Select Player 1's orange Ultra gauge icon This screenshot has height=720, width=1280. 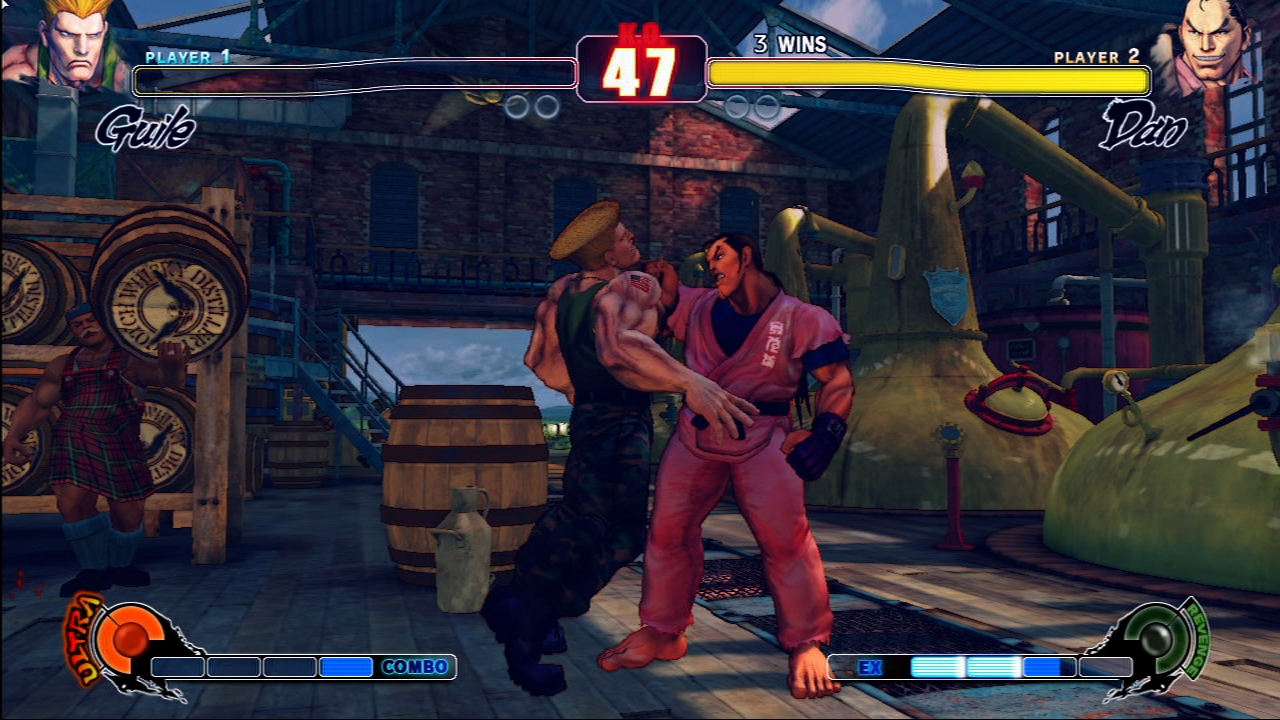coord(126,638)
